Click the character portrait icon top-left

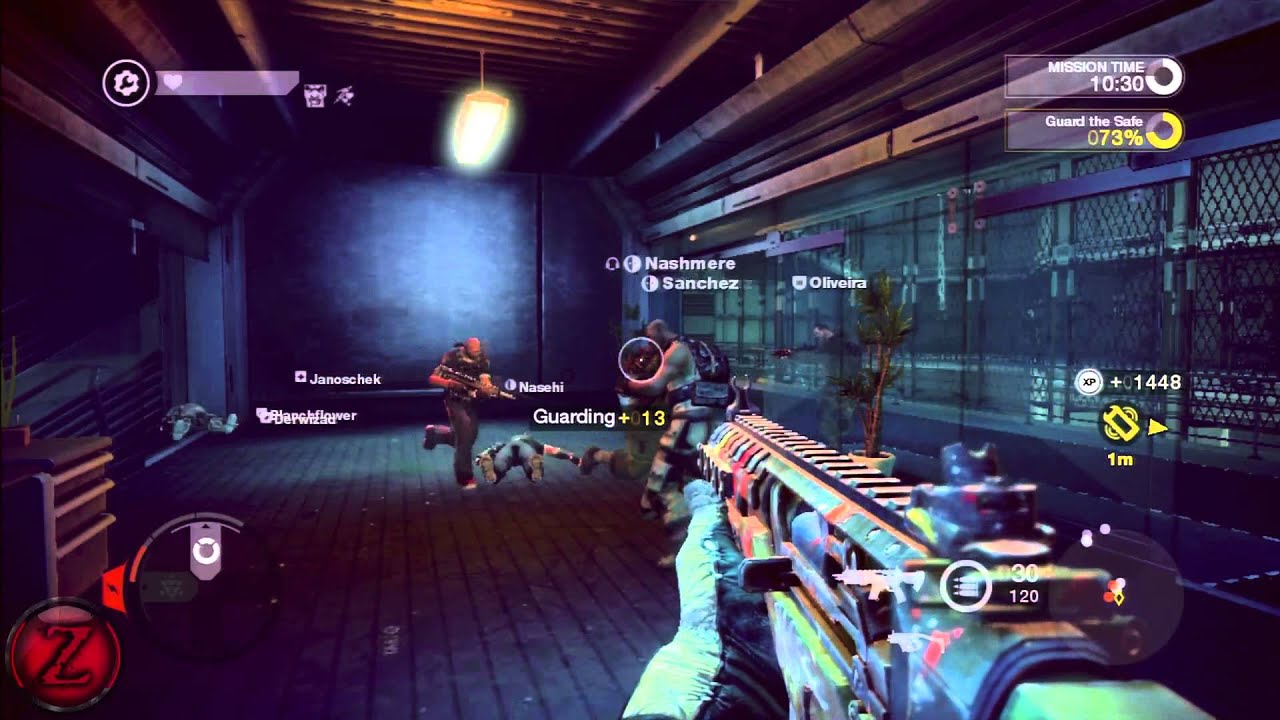click(314, 95)
